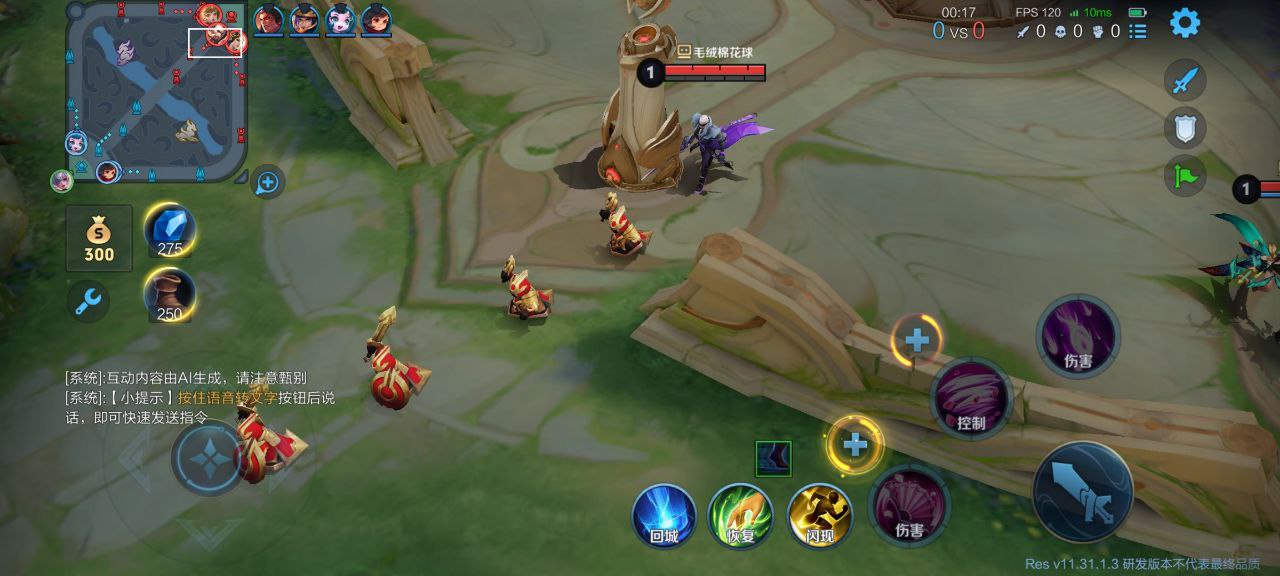Open the scoreboard list icon

tap(1139, 31)
